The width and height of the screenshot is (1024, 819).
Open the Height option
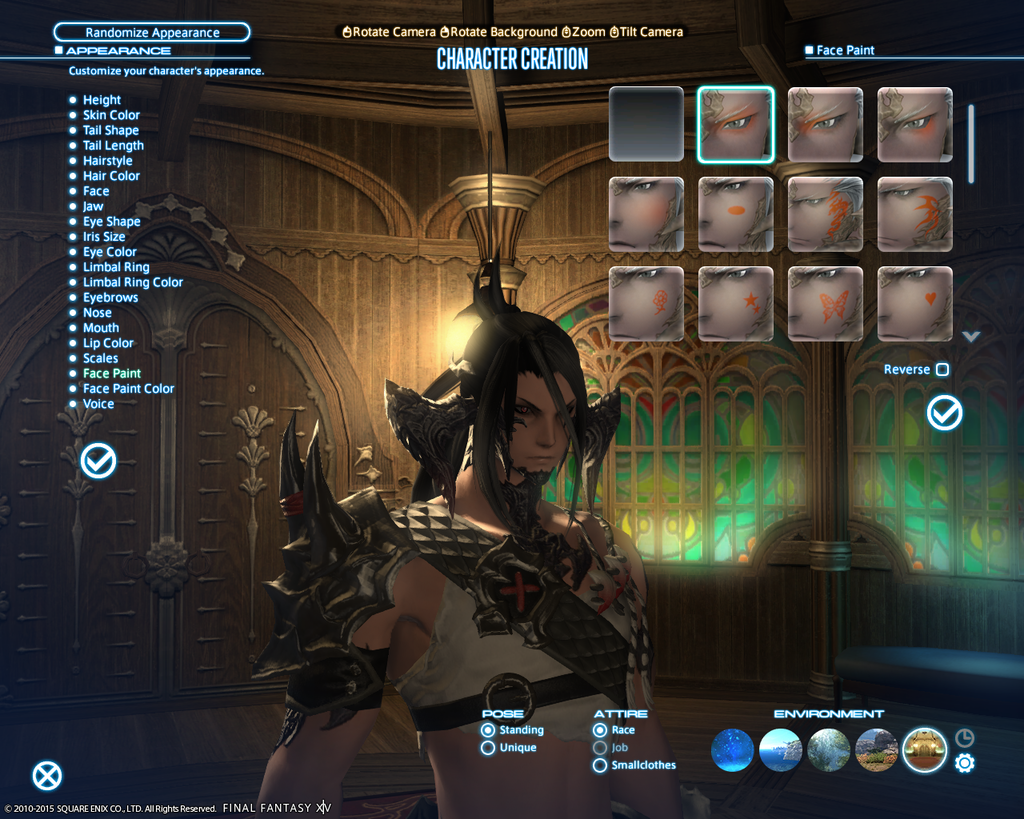(x=101, y=100)
